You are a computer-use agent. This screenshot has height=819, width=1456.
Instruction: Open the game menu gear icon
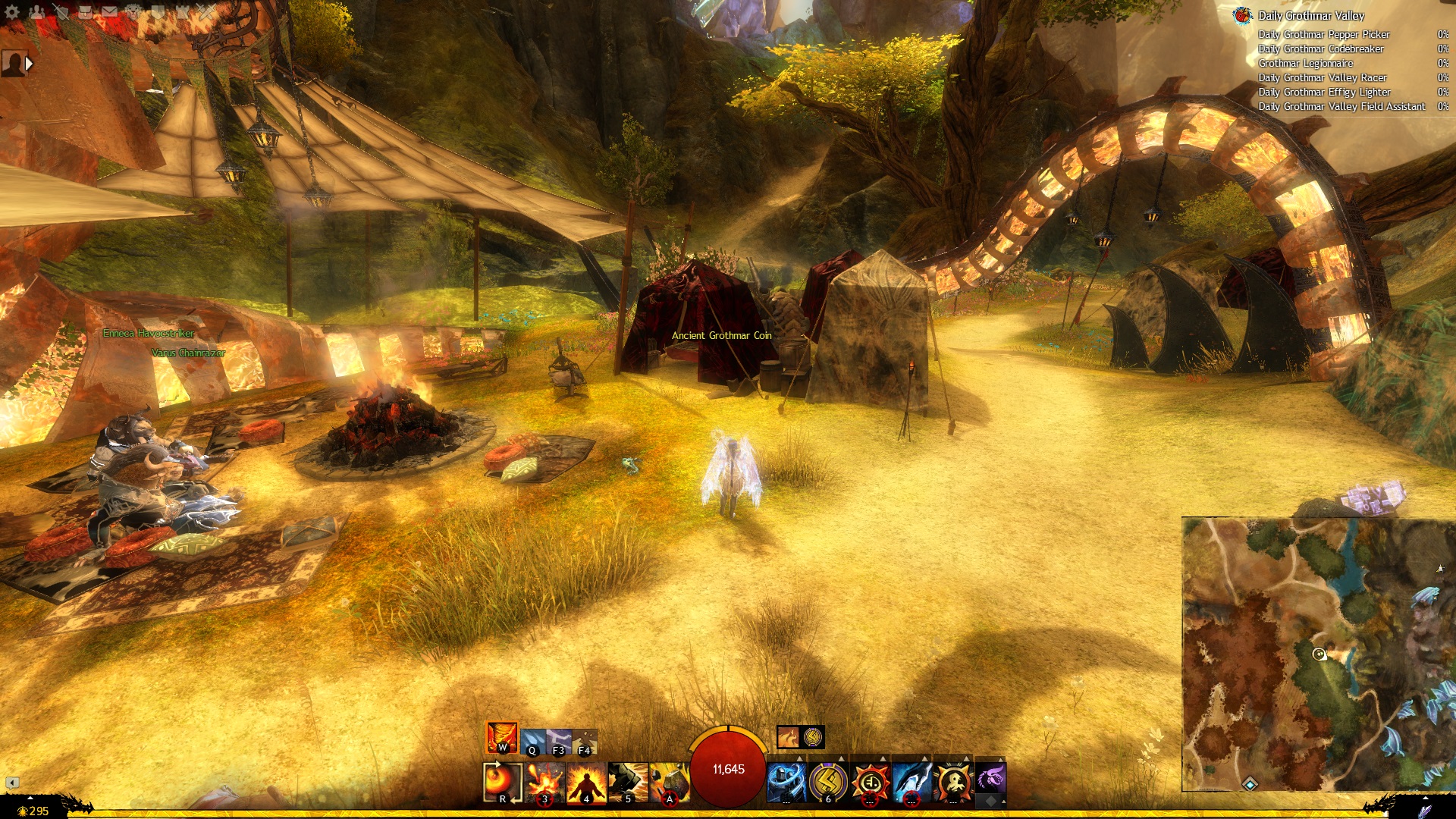tap(12, 12)
